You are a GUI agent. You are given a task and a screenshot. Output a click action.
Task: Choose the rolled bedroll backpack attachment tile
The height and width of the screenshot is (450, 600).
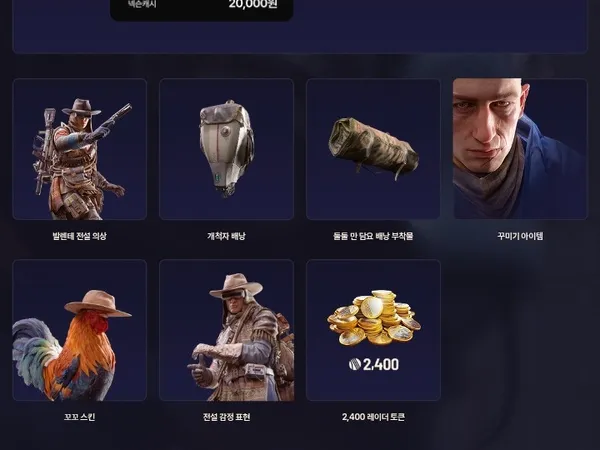coord(373,149)
